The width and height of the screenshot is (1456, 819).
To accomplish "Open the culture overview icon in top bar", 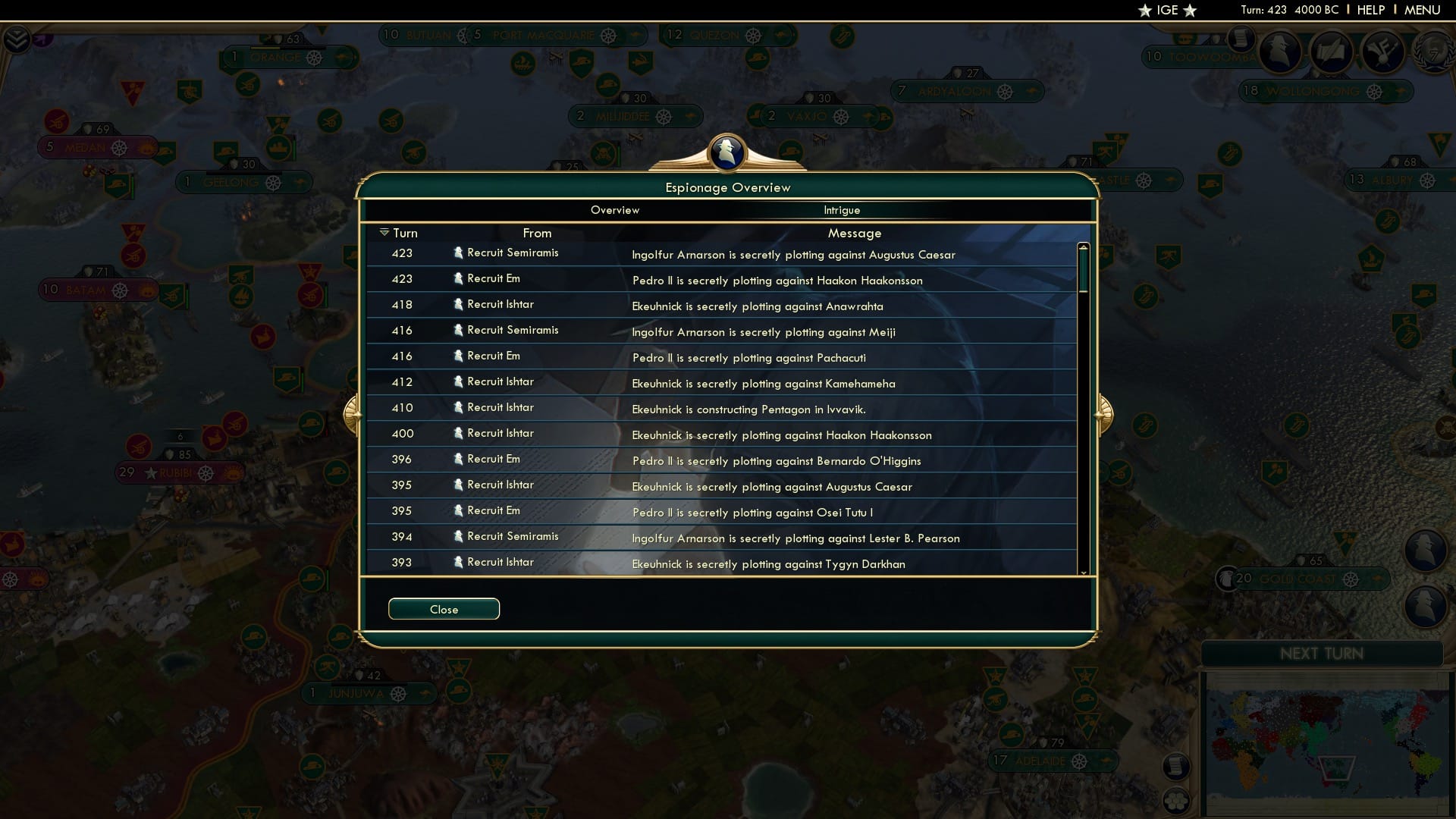I will point(1383,53).
